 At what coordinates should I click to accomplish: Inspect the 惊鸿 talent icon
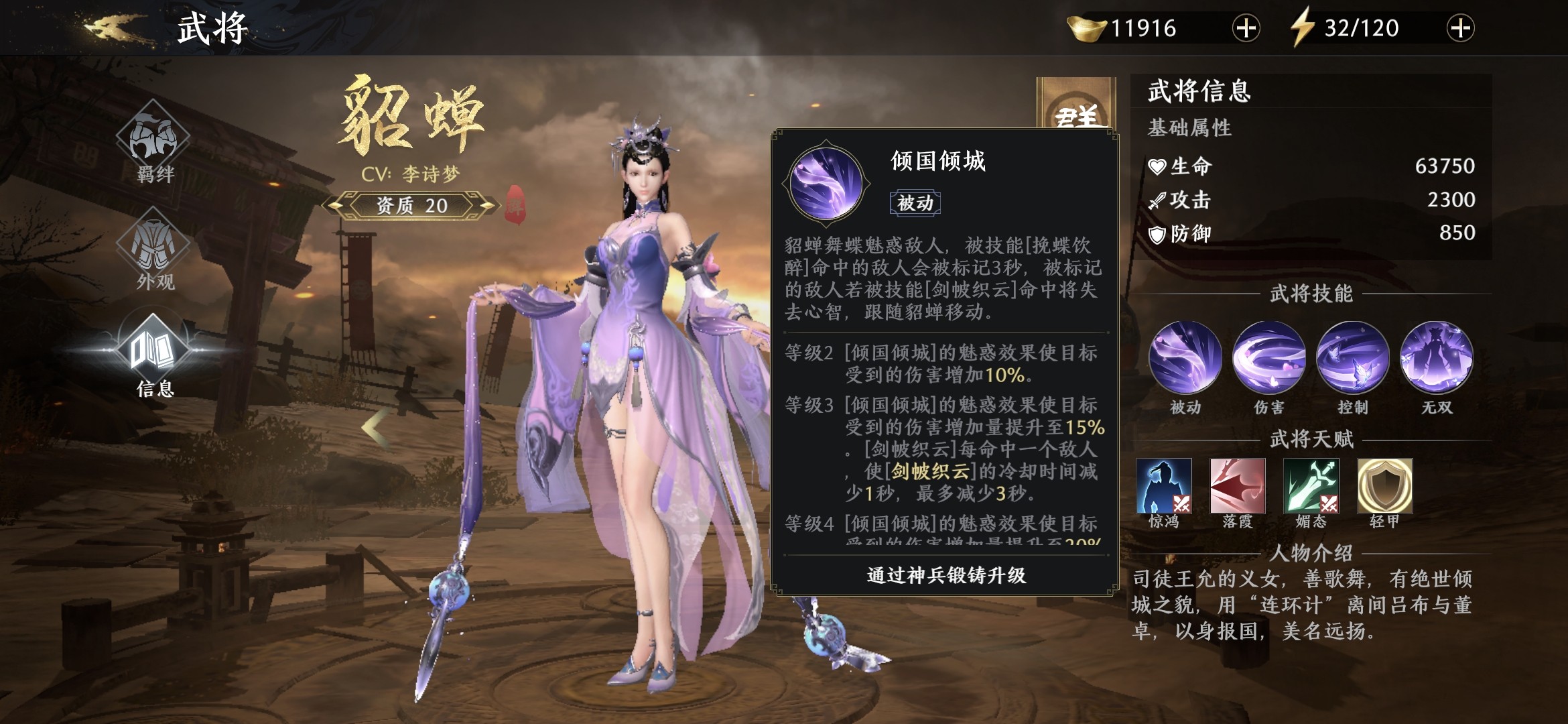[x=1164, y=486]
